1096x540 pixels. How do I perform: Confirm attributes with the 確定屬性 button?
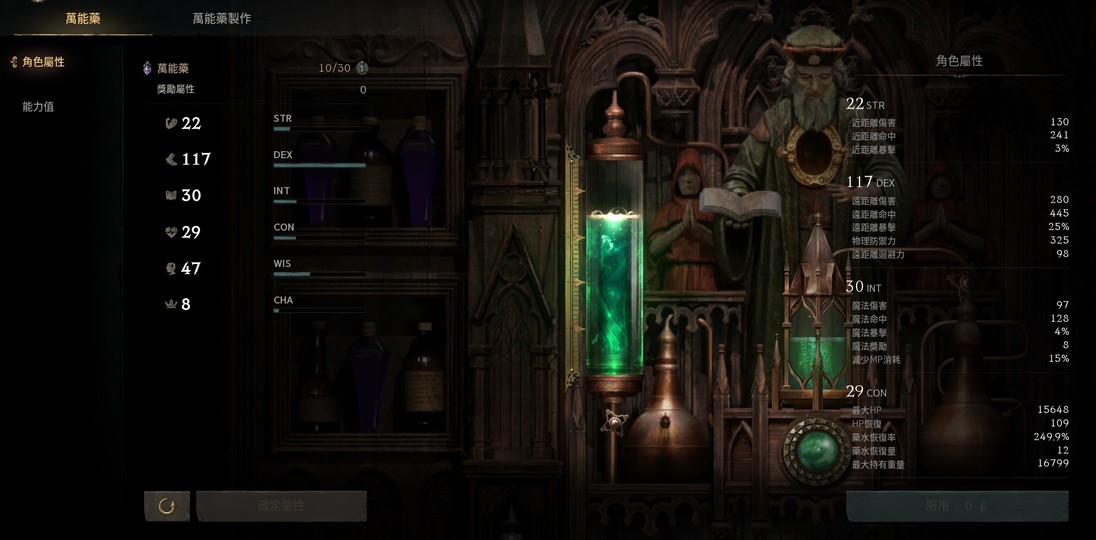(281, 506)
